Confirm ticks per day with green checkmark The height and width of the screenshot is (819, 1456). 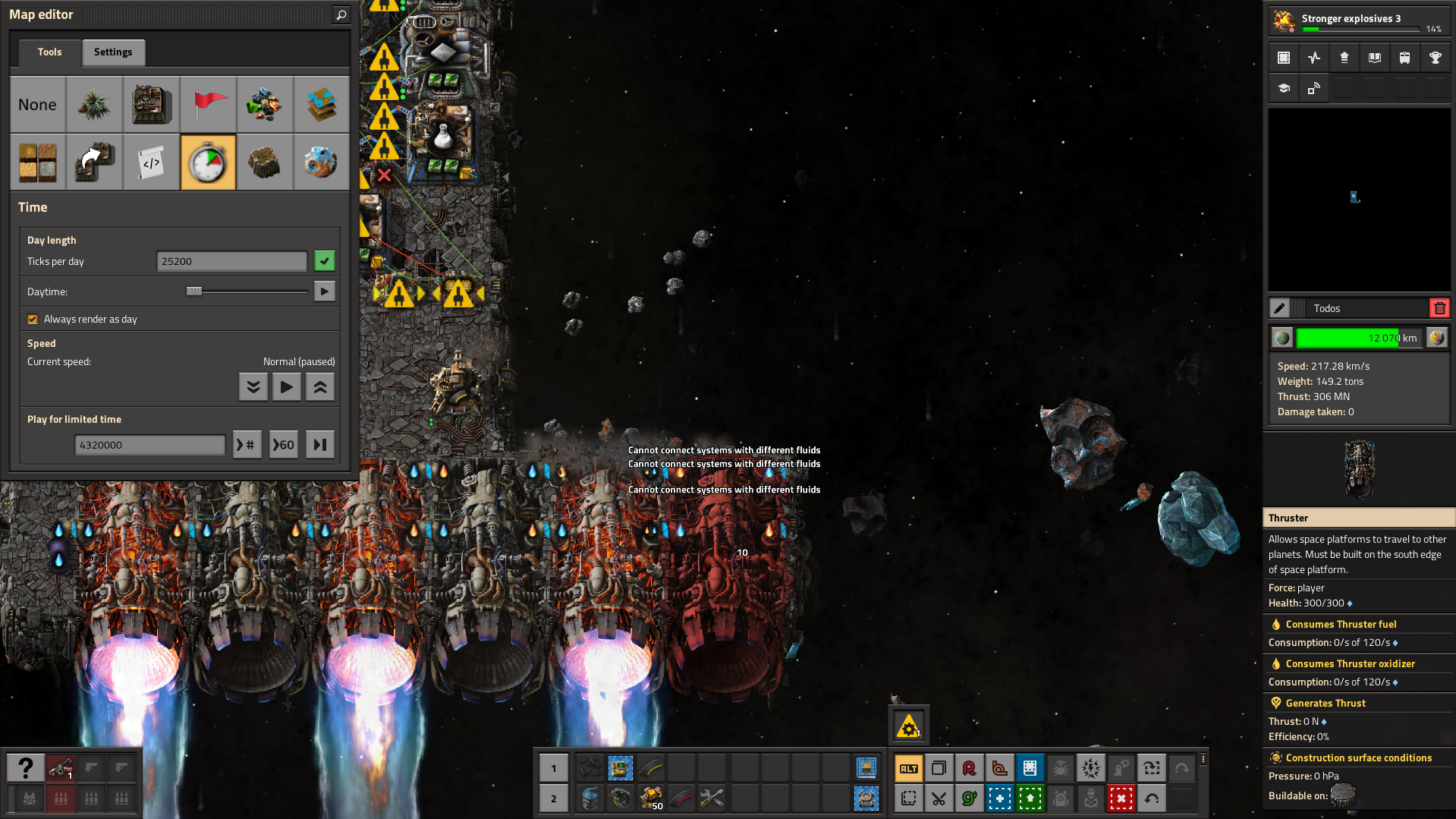click(324, 260)
